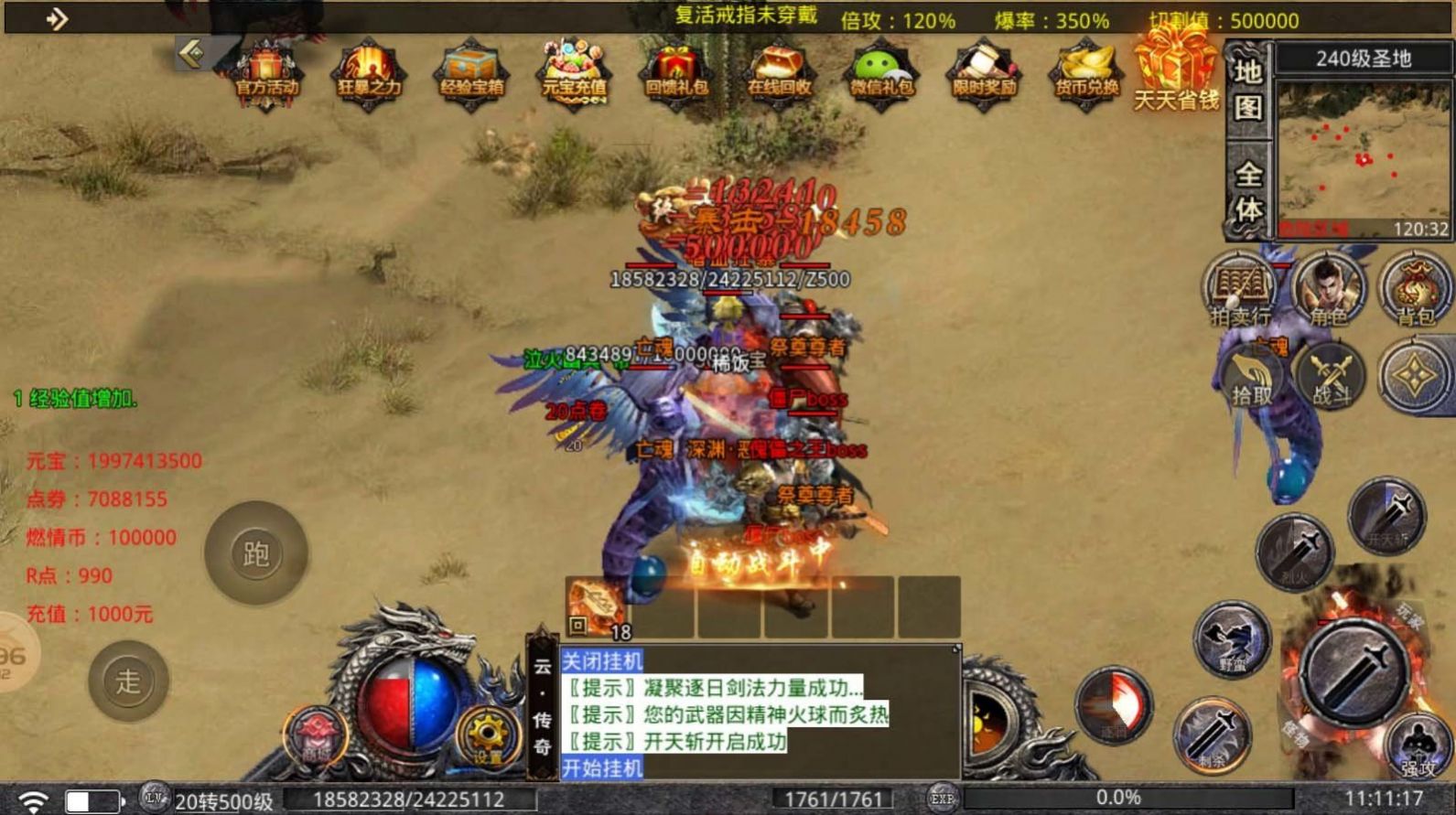Image resolution: width=1456 pixels, height=815 pixels.
Task: Open the 元宝充值 recharge icon
Action: pyautogui.click(x=574, y=71)
